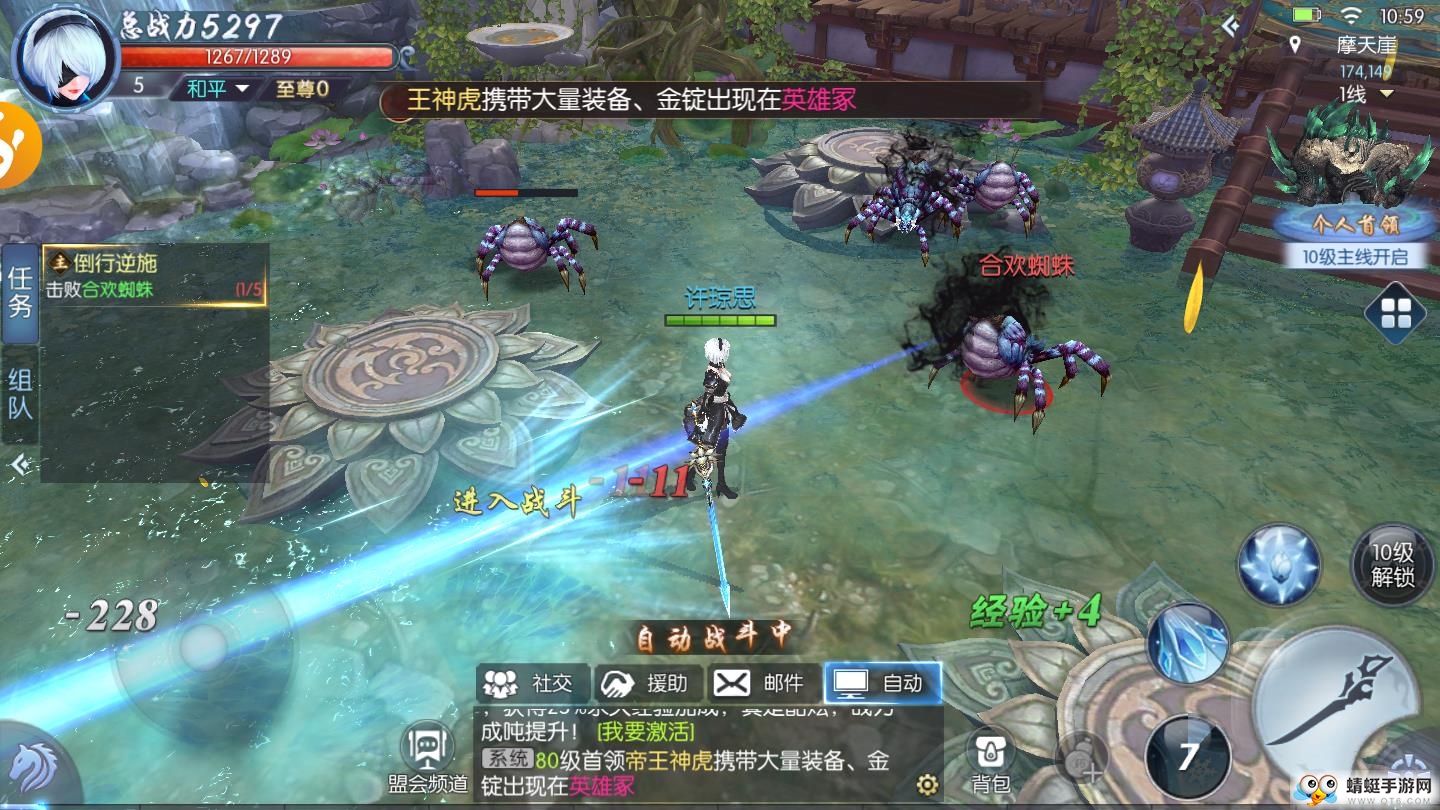1440x810 pixels.
Task: Tap the mount icon at bottom left
Action: (x=33, y=765)
